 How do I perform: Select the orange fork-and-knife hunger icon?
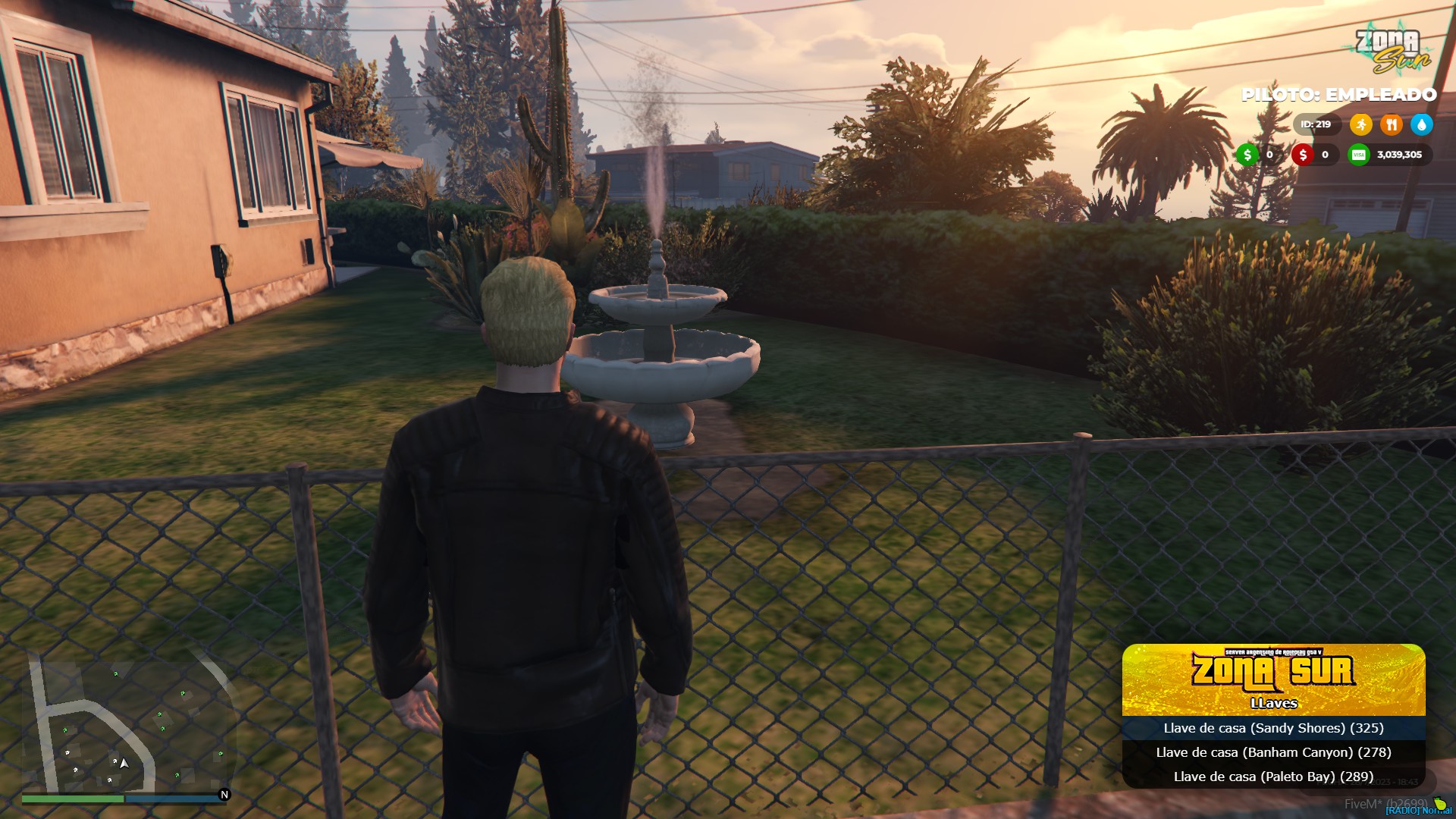1391,124
